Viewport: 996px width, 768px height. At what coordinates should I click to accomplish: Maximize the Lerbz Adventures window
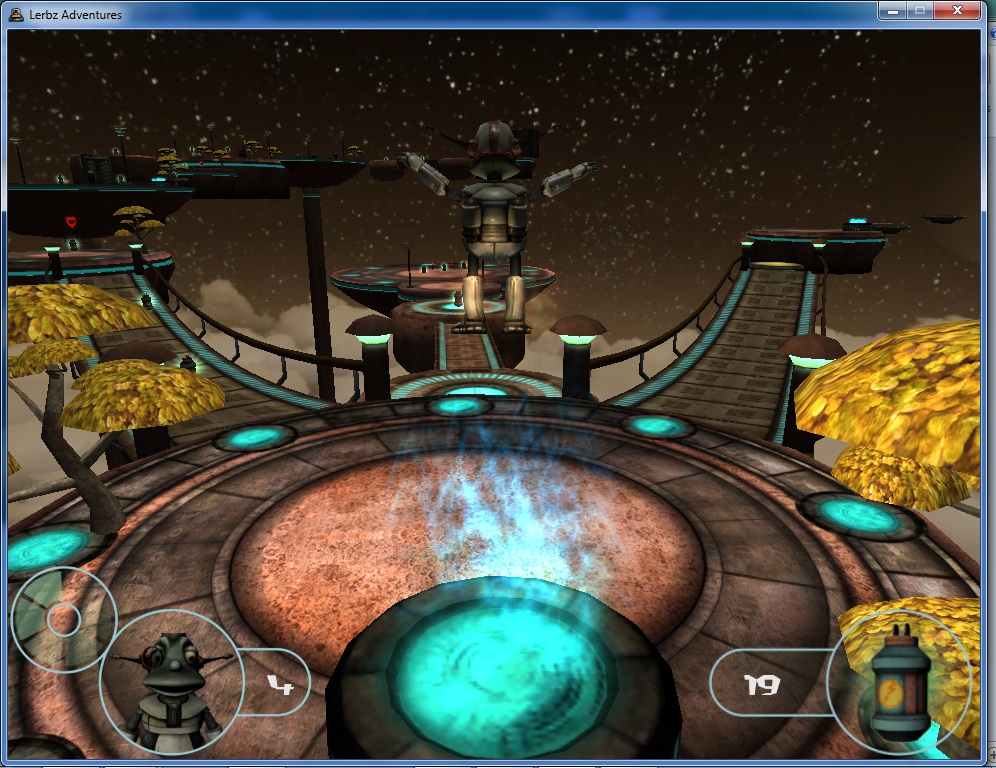tap(921, 10)
